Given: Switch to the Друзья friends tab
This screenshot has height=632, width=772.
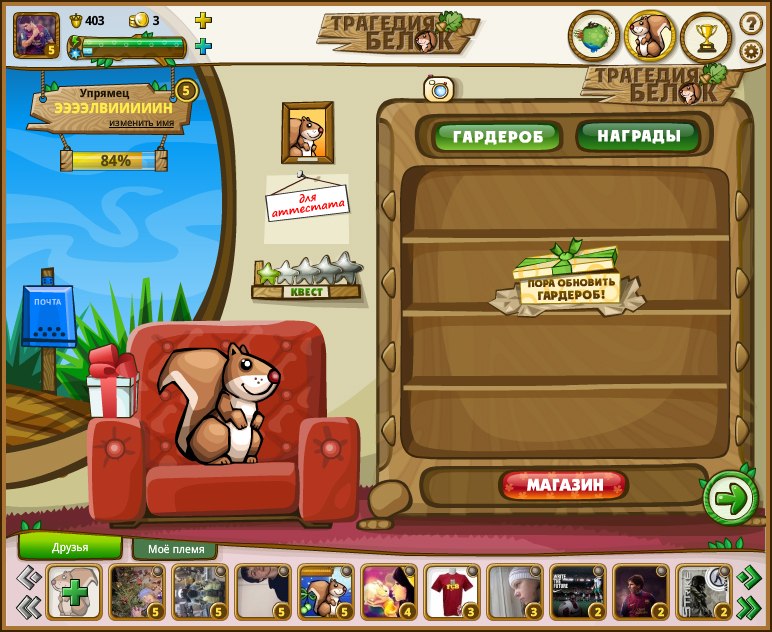Looking at the screenshot, I should point(70,547).
